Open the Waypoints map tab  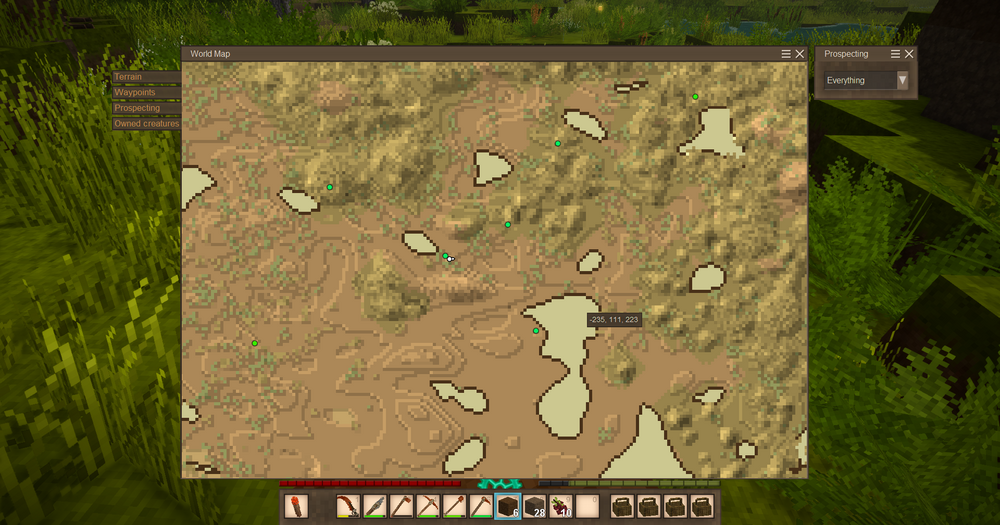pyautogui.click(x=146, y=92)
